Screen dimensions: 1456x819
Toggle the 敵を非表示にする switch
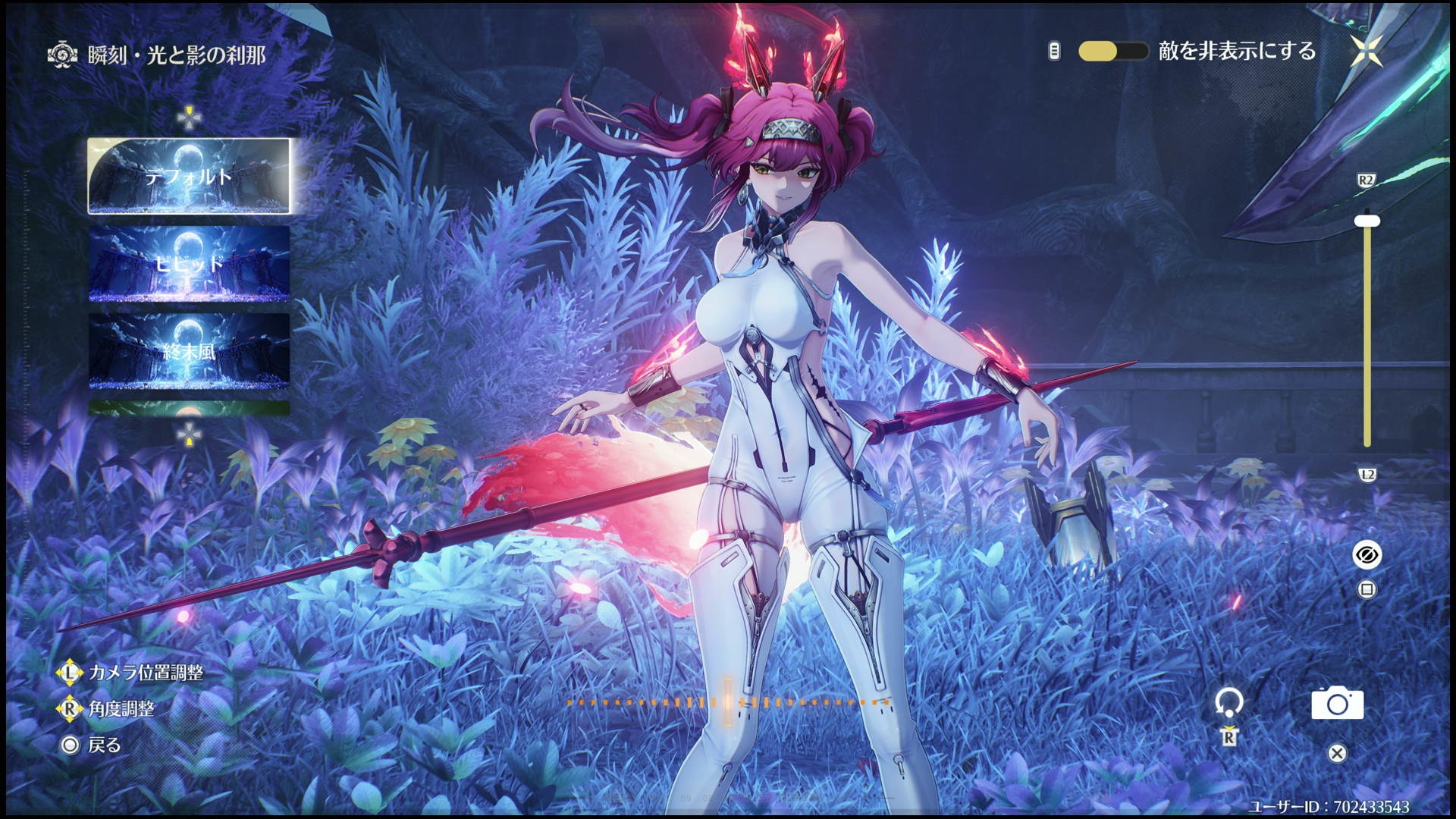(x=1112, y=52)
